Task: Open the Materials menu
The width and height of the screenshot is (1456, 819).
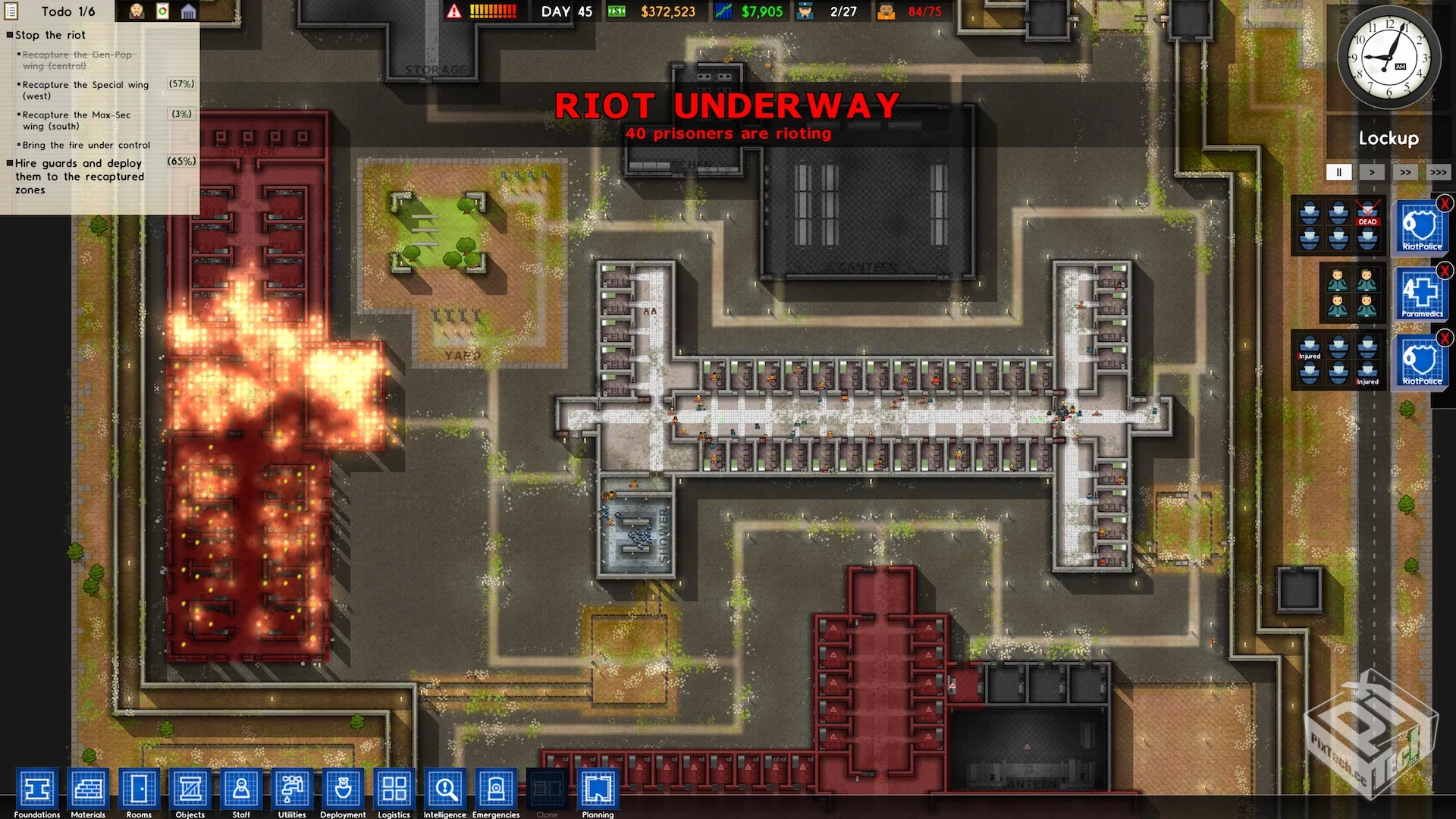Action: (x=88, y=790)
